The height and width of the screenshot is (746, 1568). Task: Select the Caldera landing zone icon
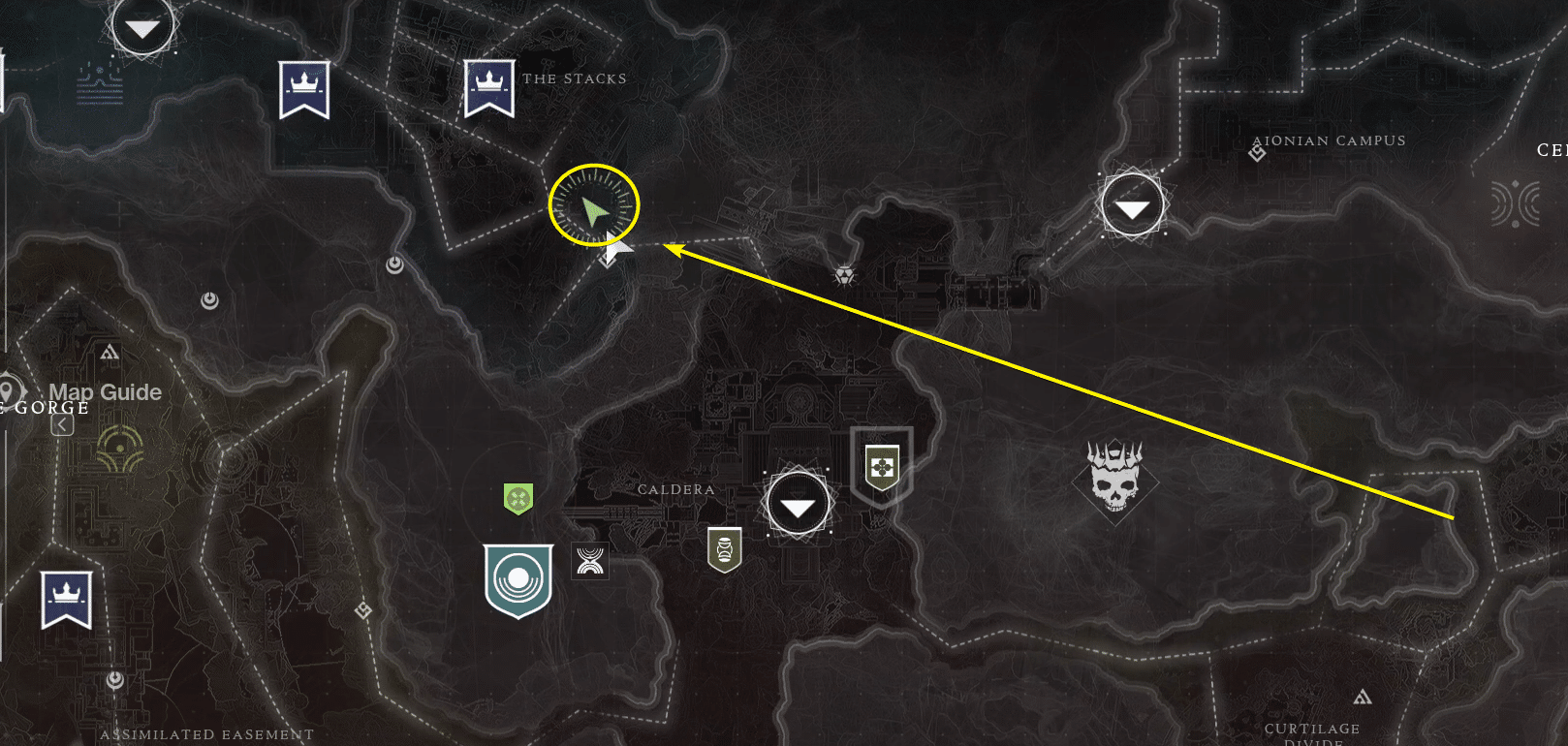pos(796,504)
